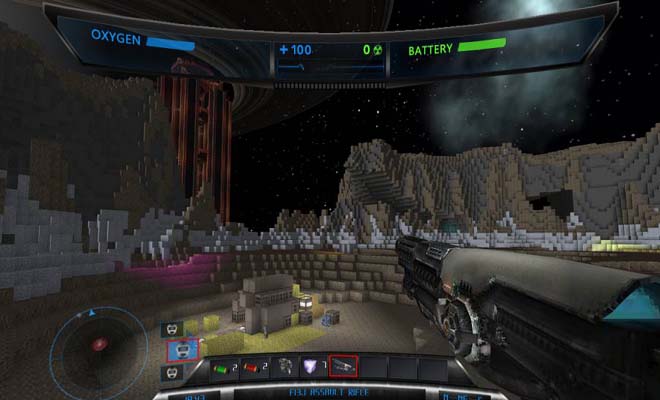660x400 pixels.
Task: Select the red canister hotbar slot
Action: pyautogui.click(x=253, y=367)
